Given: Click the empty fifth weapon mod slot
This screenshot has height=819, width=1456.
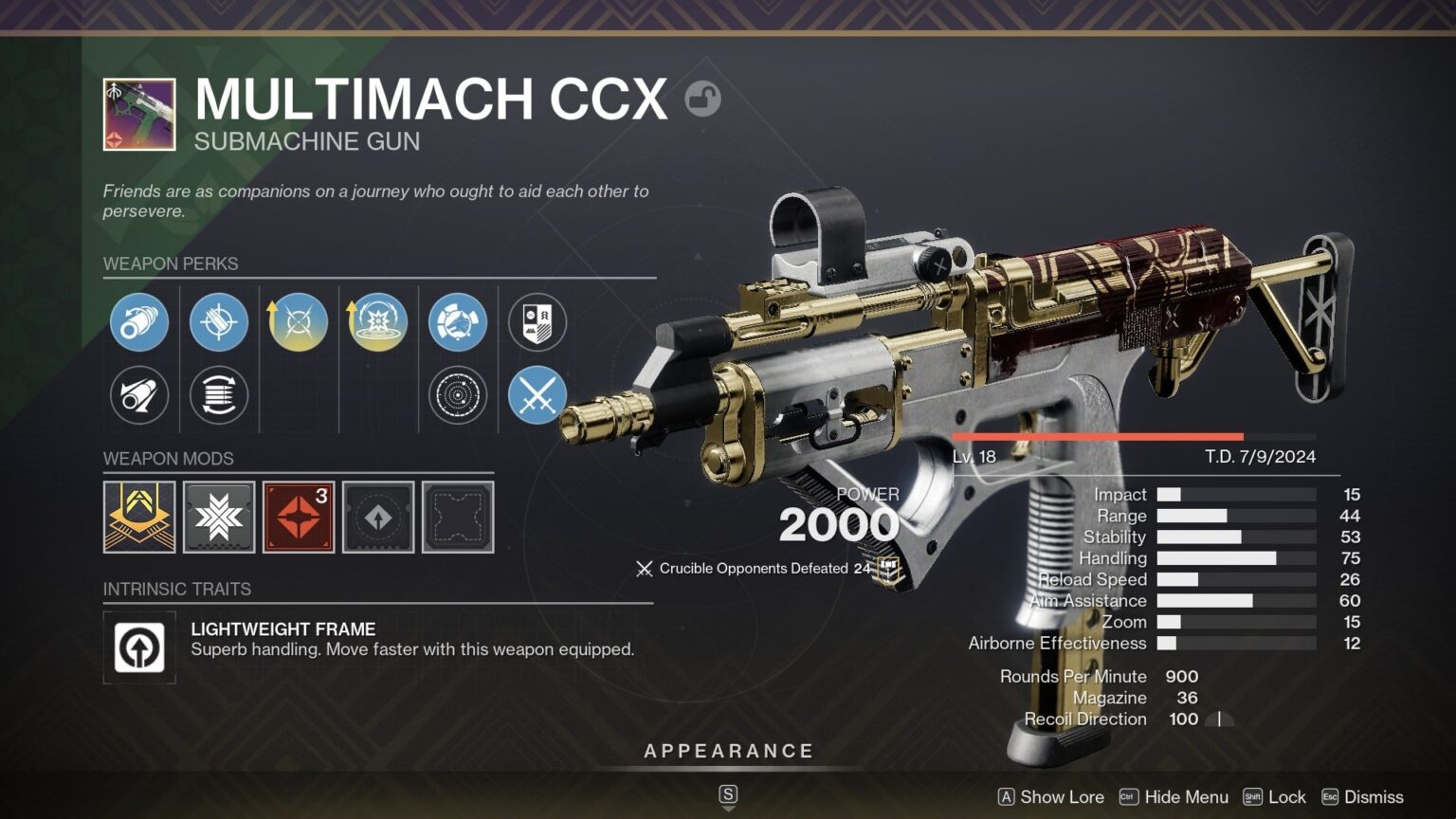Looking at the screenshot, I should click(x=457, y=518).
